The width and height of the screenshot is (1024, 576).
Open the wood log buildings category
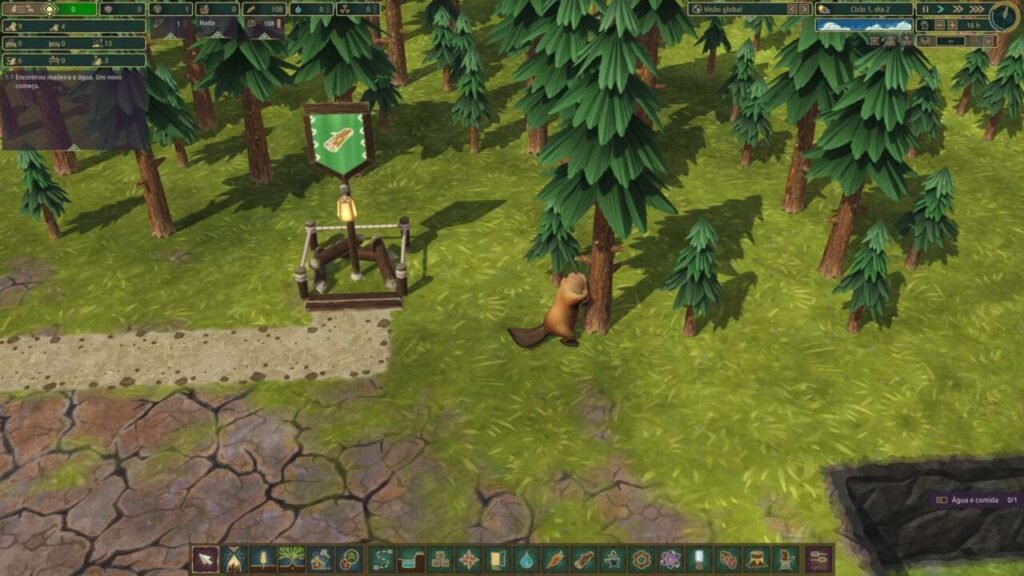[x=584, y=559]
